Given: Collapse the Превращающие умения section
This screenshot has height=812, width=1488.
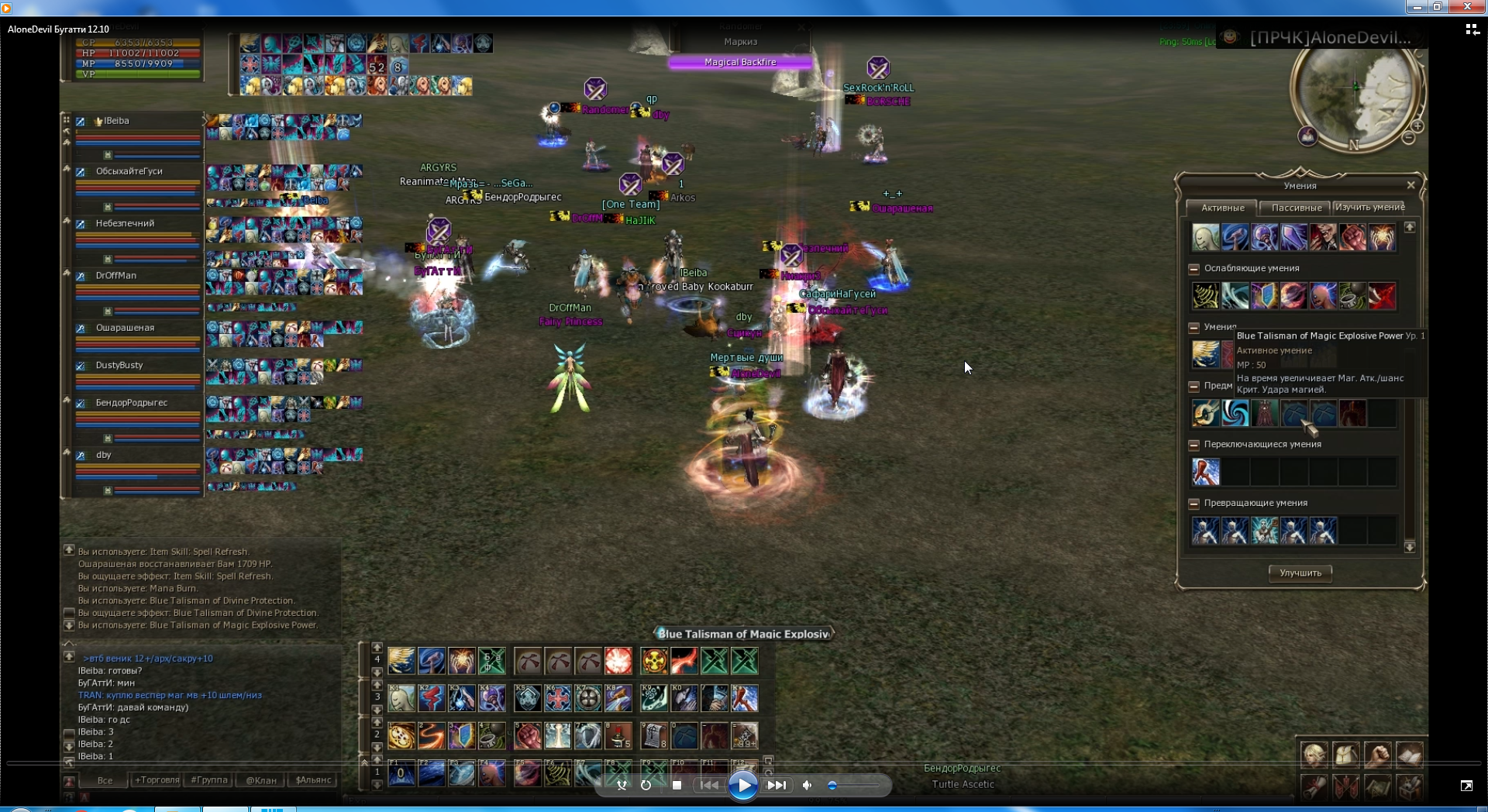Looking at the screenshot, I should (x=1193, y=504).
